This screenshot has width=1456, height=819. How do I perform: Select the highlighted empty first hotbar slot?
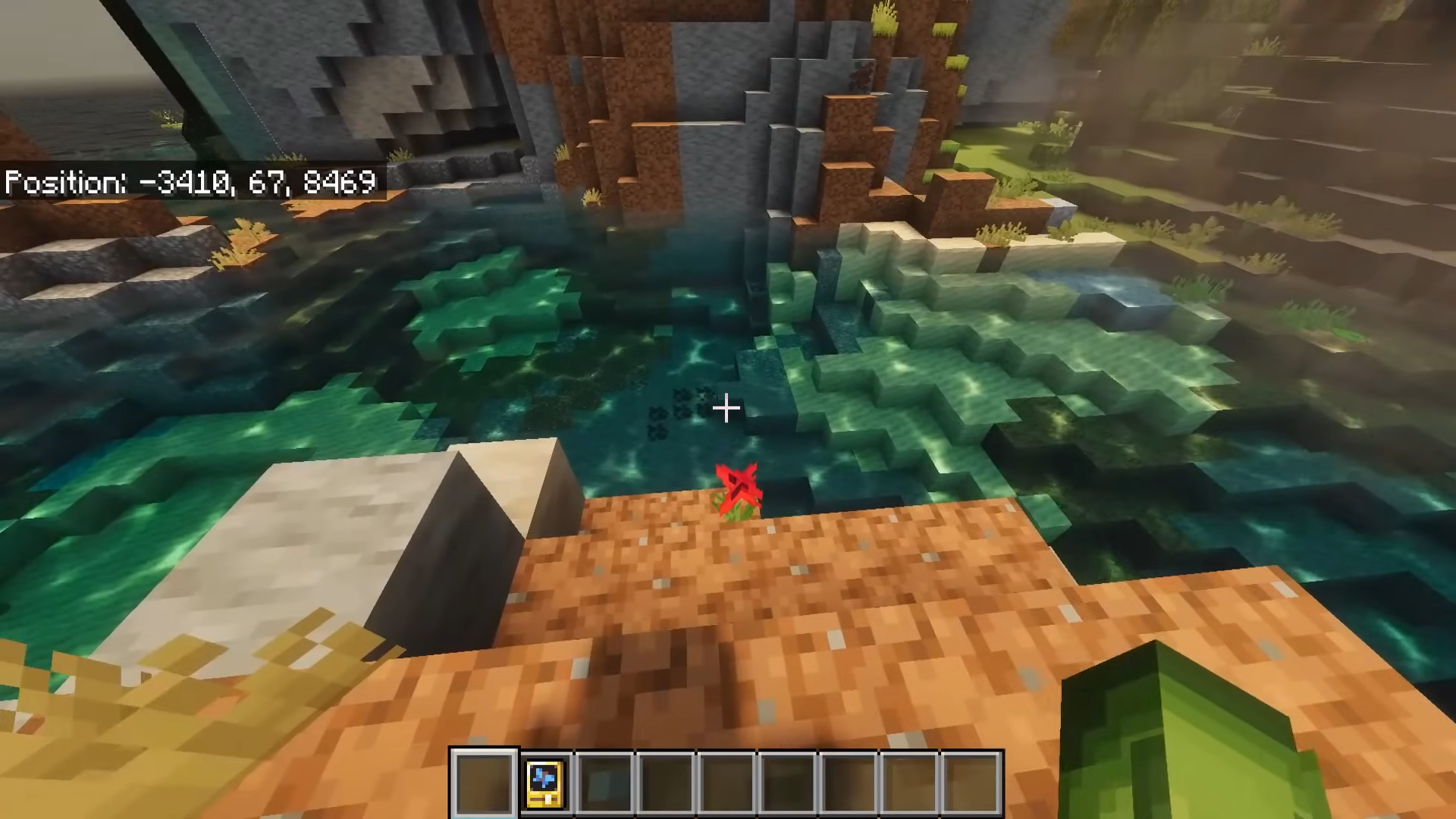point(484,783)
